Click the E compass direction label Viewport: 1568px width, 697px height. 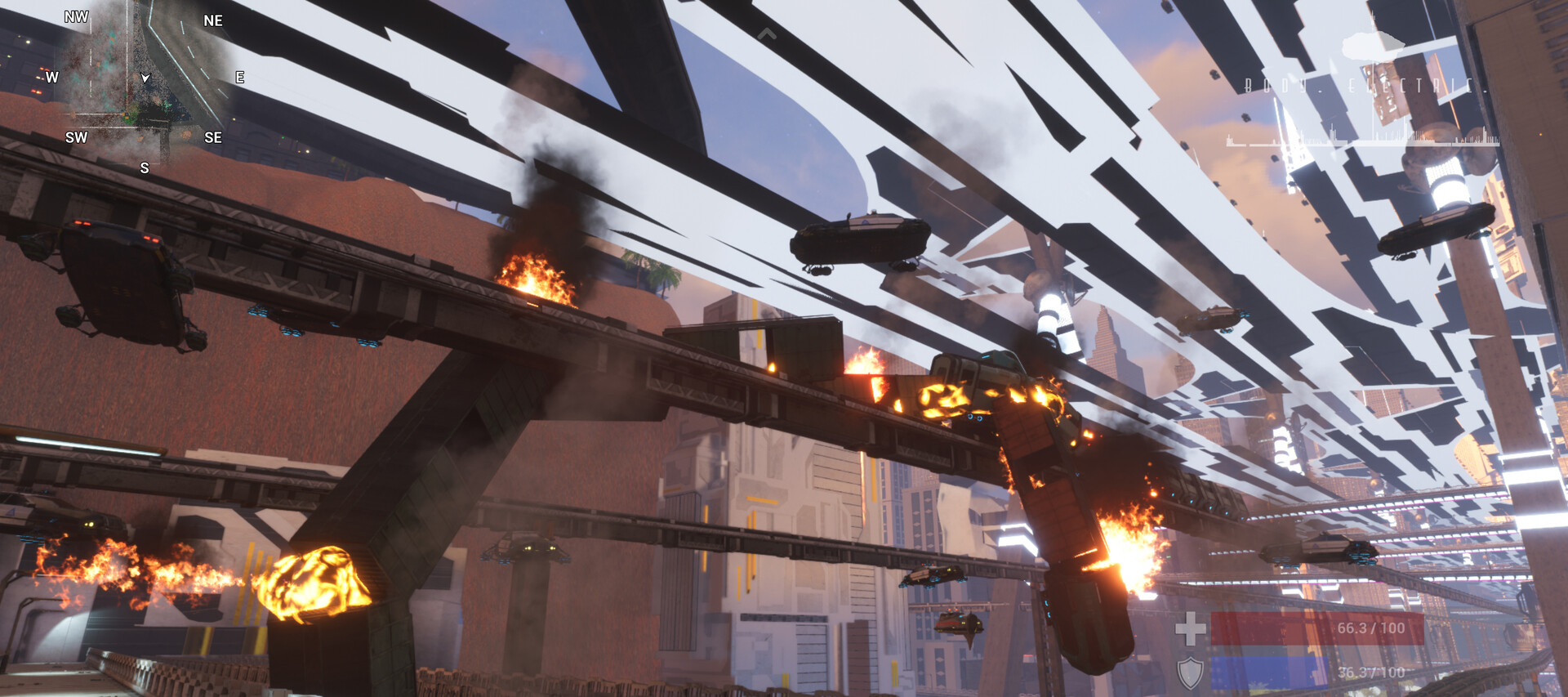click(x=239, y=78)
